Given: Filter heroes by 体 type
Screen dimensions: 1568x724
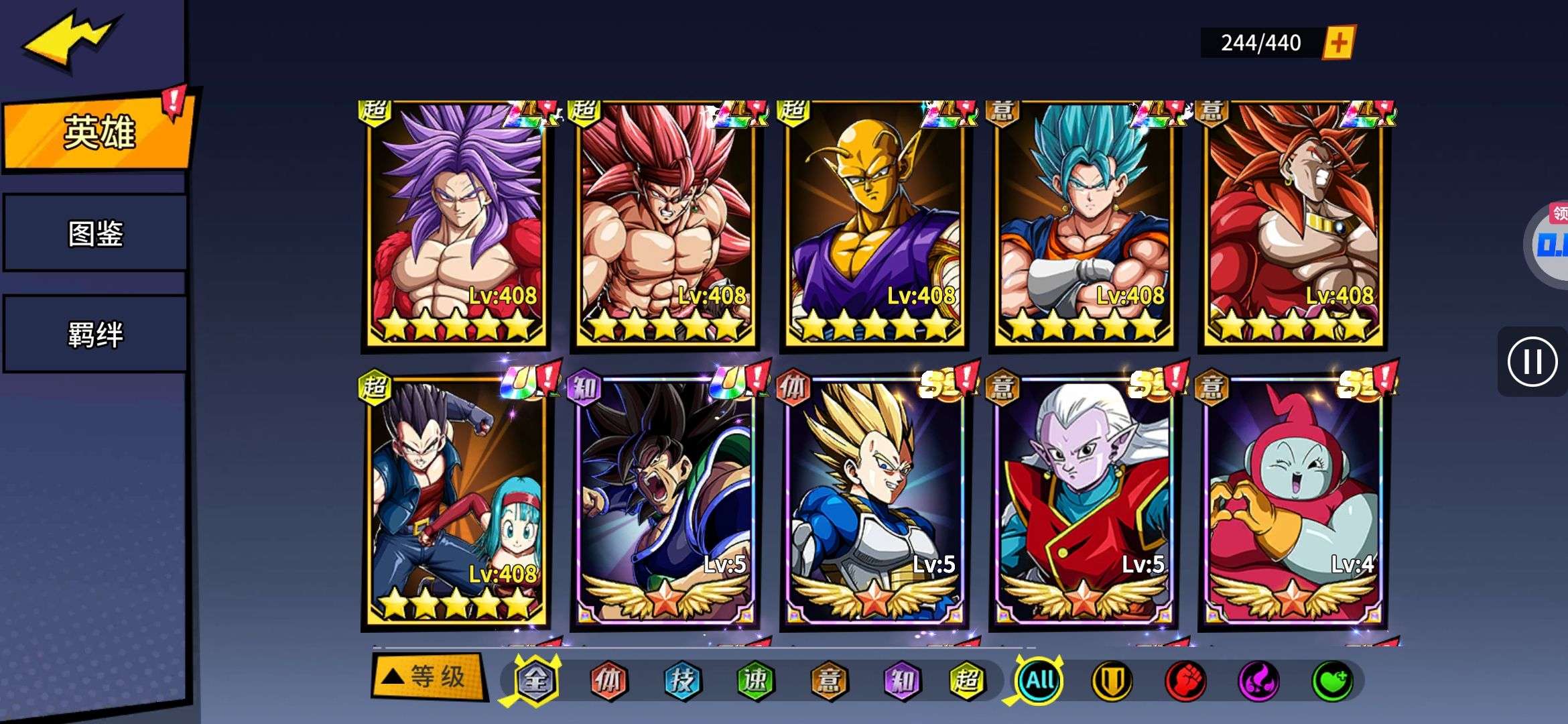Looking at the screenshot, I should tap(608, 680).
